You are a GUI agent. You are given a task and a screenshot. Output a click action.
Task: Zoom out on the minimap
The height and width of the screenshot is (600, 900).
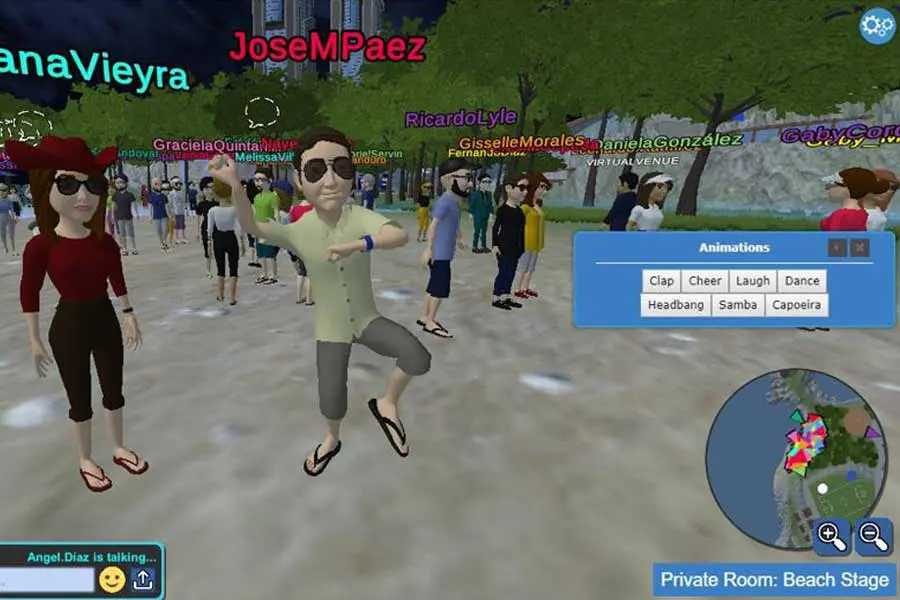(x=873, y=537)
